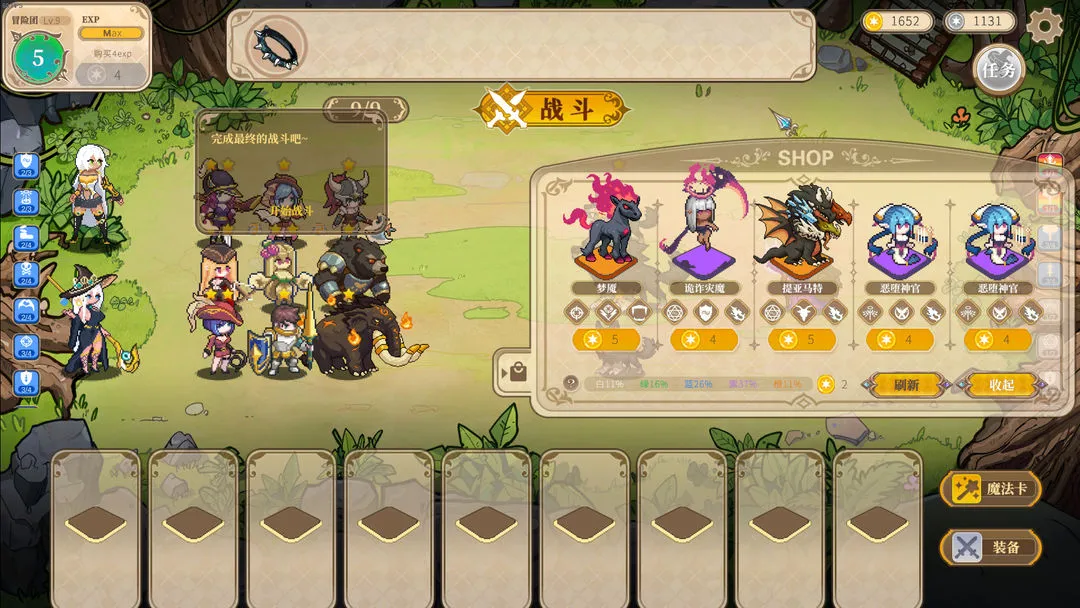Screen dimensions: 1080x608
Task: Start the battle with the 战斗 button
Action: point(555,109)
